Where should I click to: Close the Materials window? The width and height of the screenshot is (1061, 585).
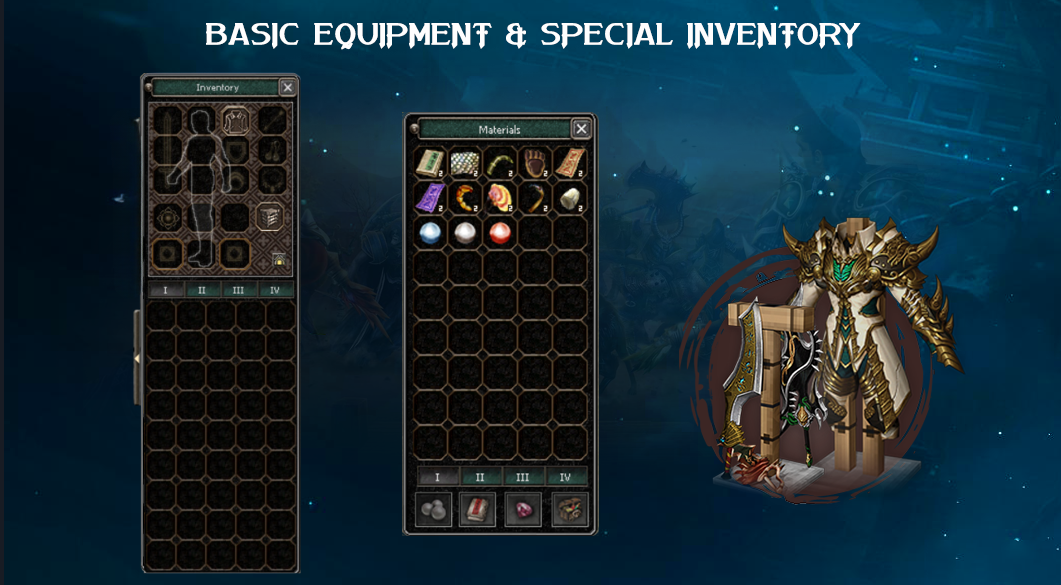click(x=581, y=128)
